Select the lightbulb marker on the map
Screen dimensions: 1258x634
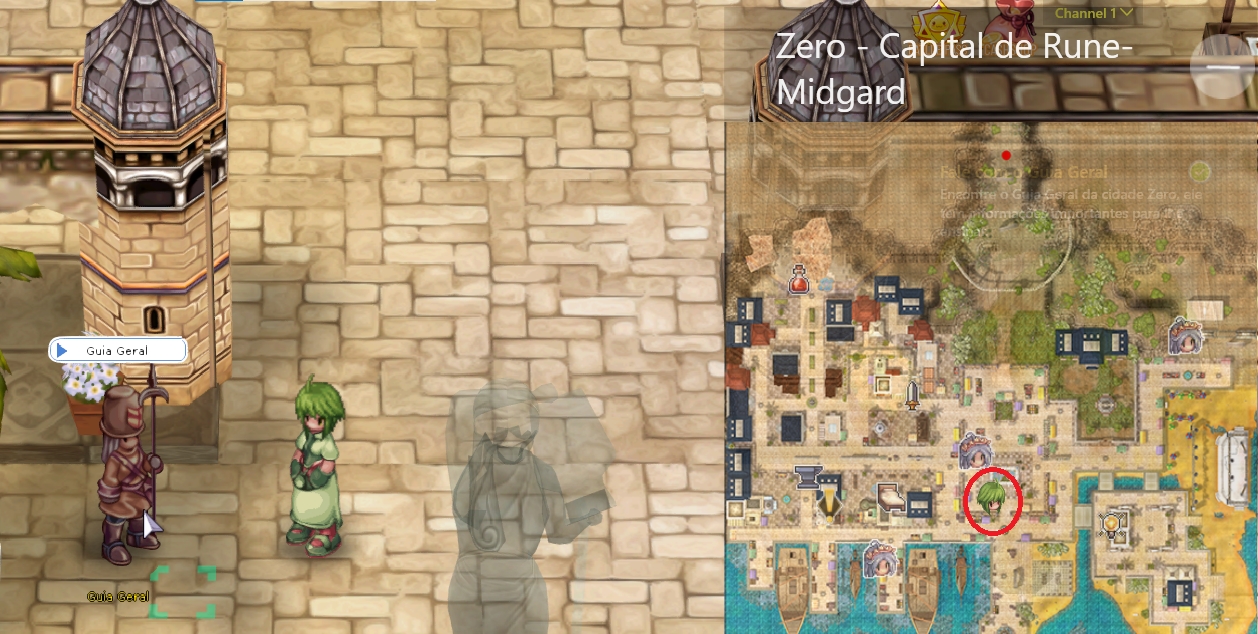coord(1109,522)
